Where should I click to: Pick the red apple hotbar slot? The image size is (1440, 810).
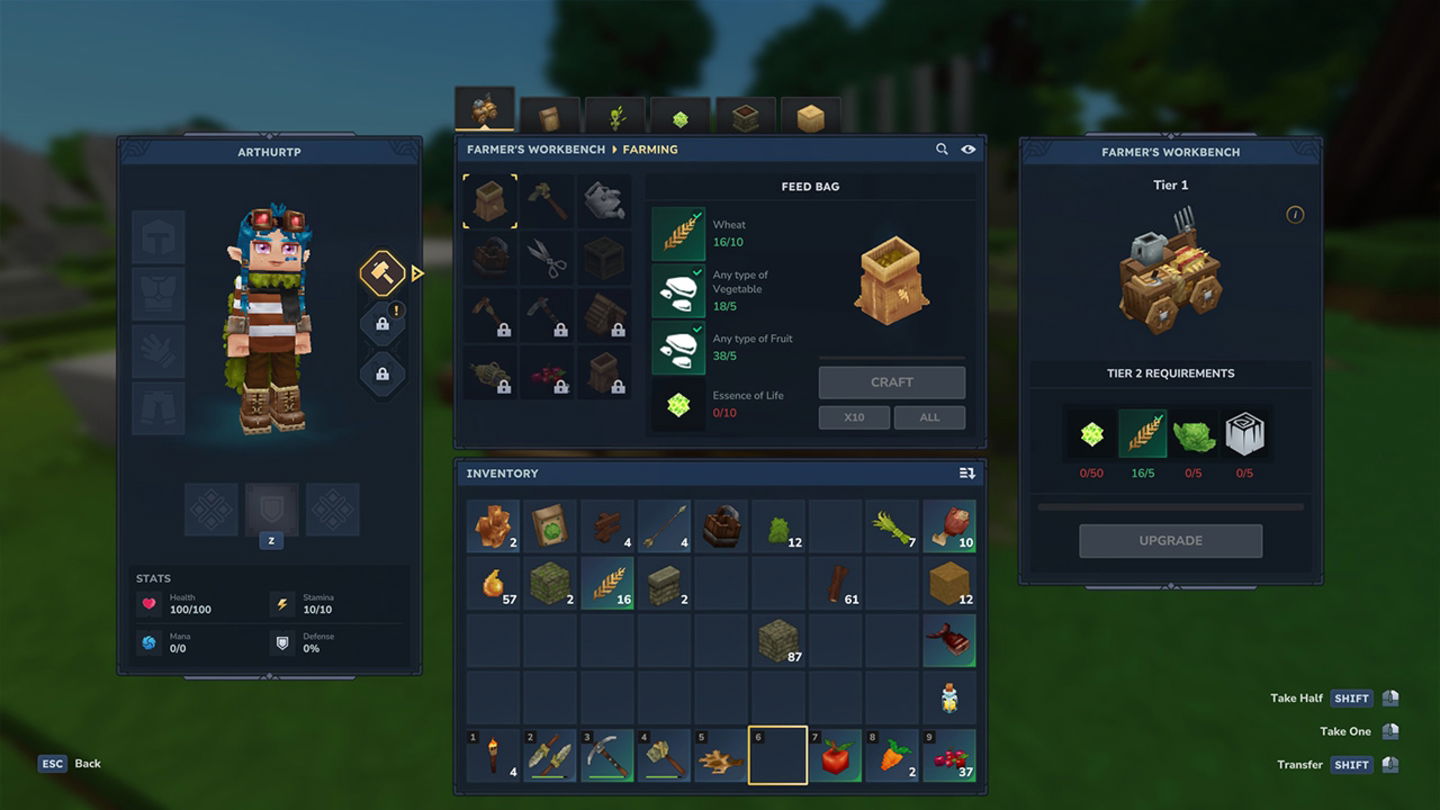836,757
